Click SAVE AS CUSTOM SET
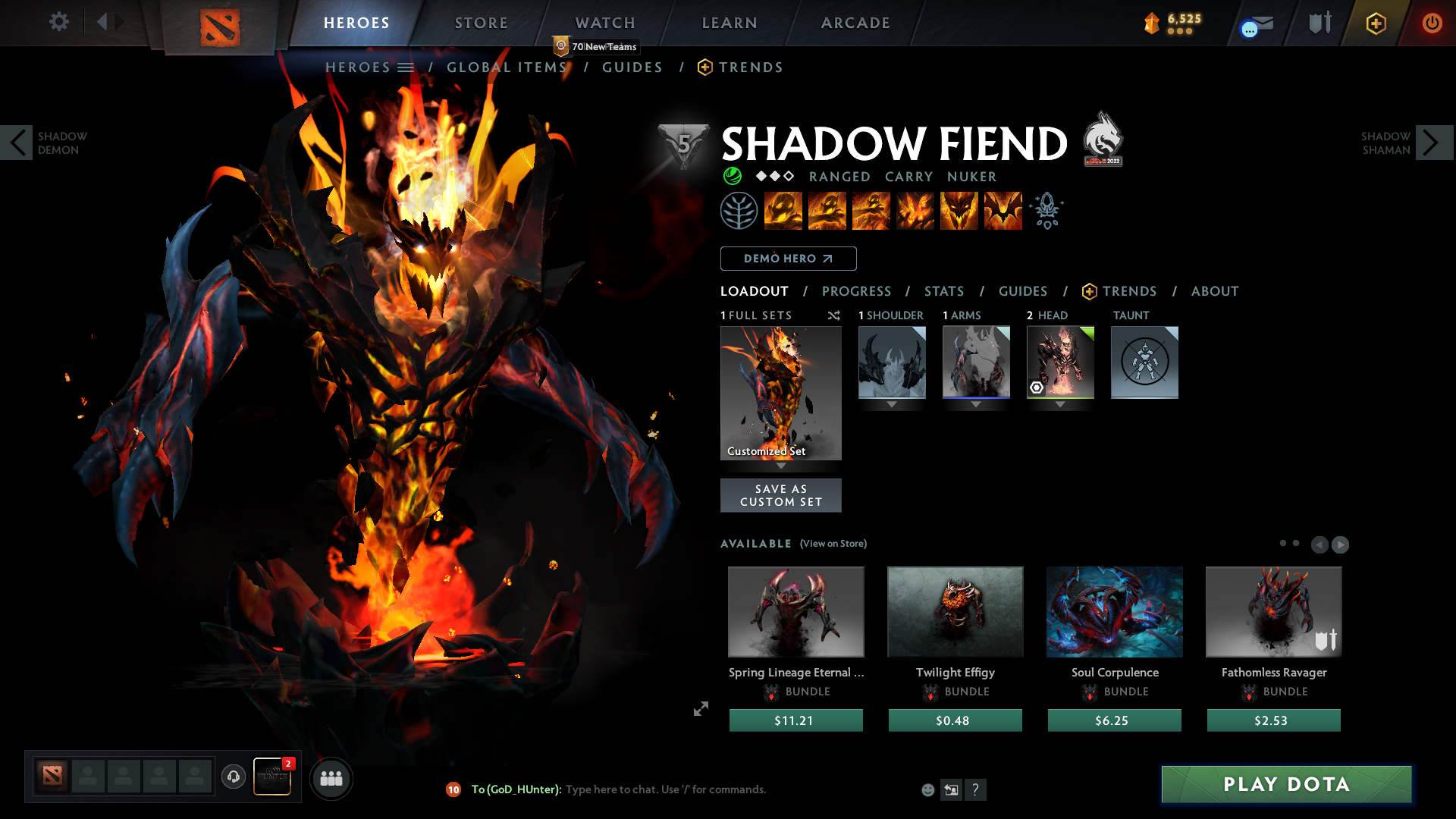The image size is (1456, 819). click(780, 495)
